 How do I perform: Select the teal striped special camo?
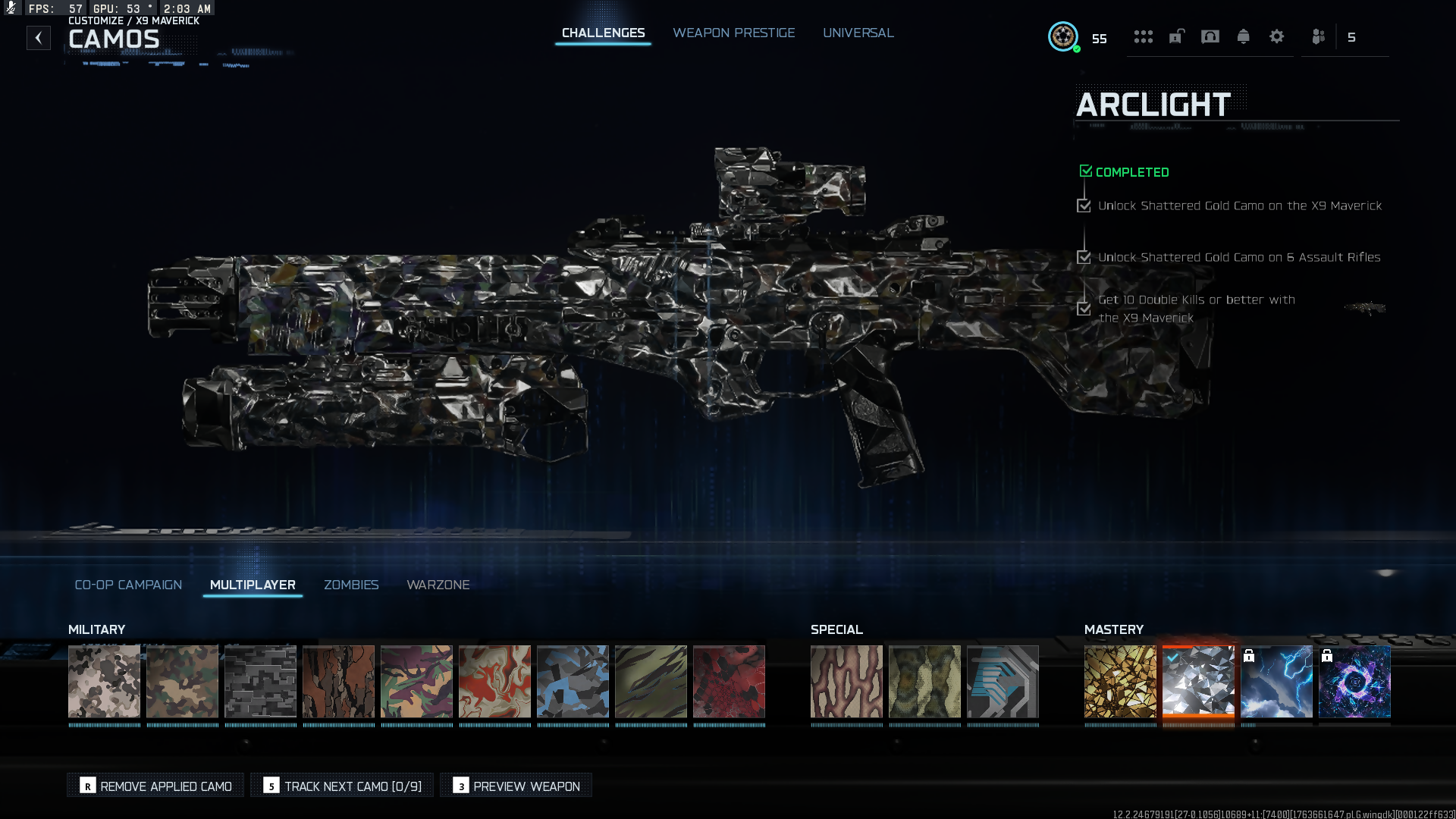click(1003, 681)
